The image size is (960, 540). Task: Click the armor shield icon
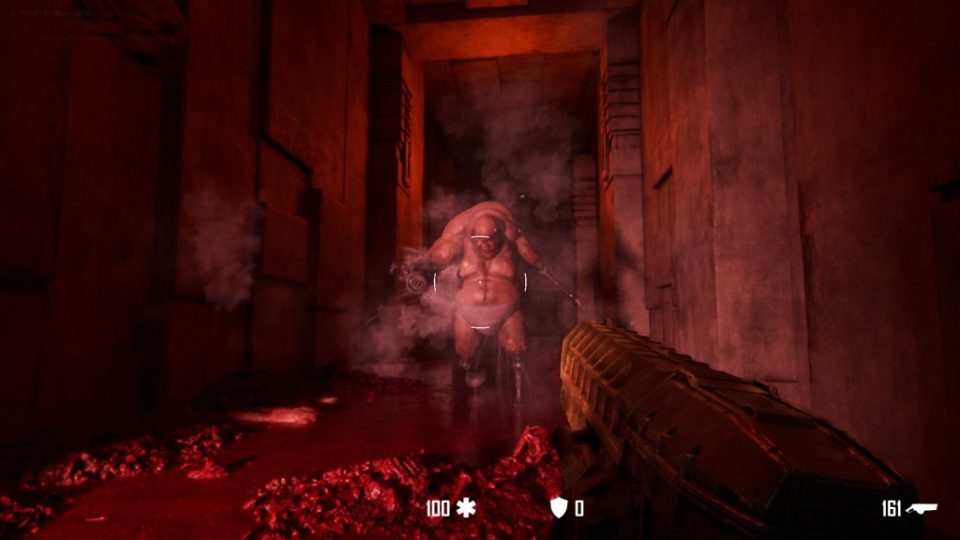point(559,508)
